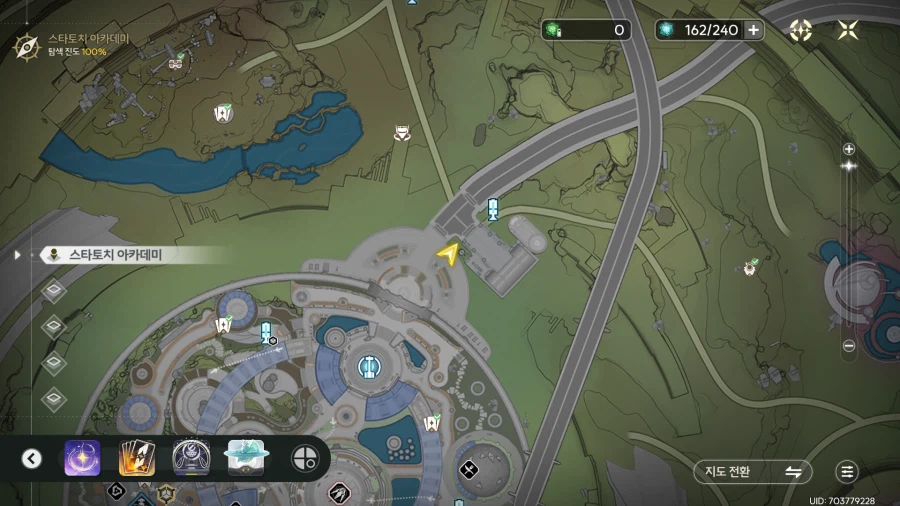Open the target-shaped tracking icon beside close
900x506 pixels.
pos(800,30)
